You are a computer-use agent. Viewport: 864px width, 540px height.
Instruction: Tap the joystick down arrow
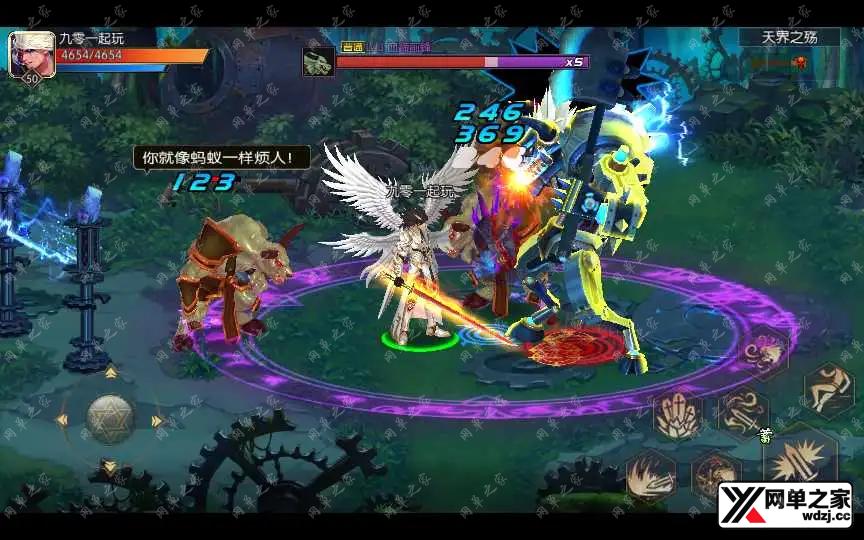click(x=110, y=467)
